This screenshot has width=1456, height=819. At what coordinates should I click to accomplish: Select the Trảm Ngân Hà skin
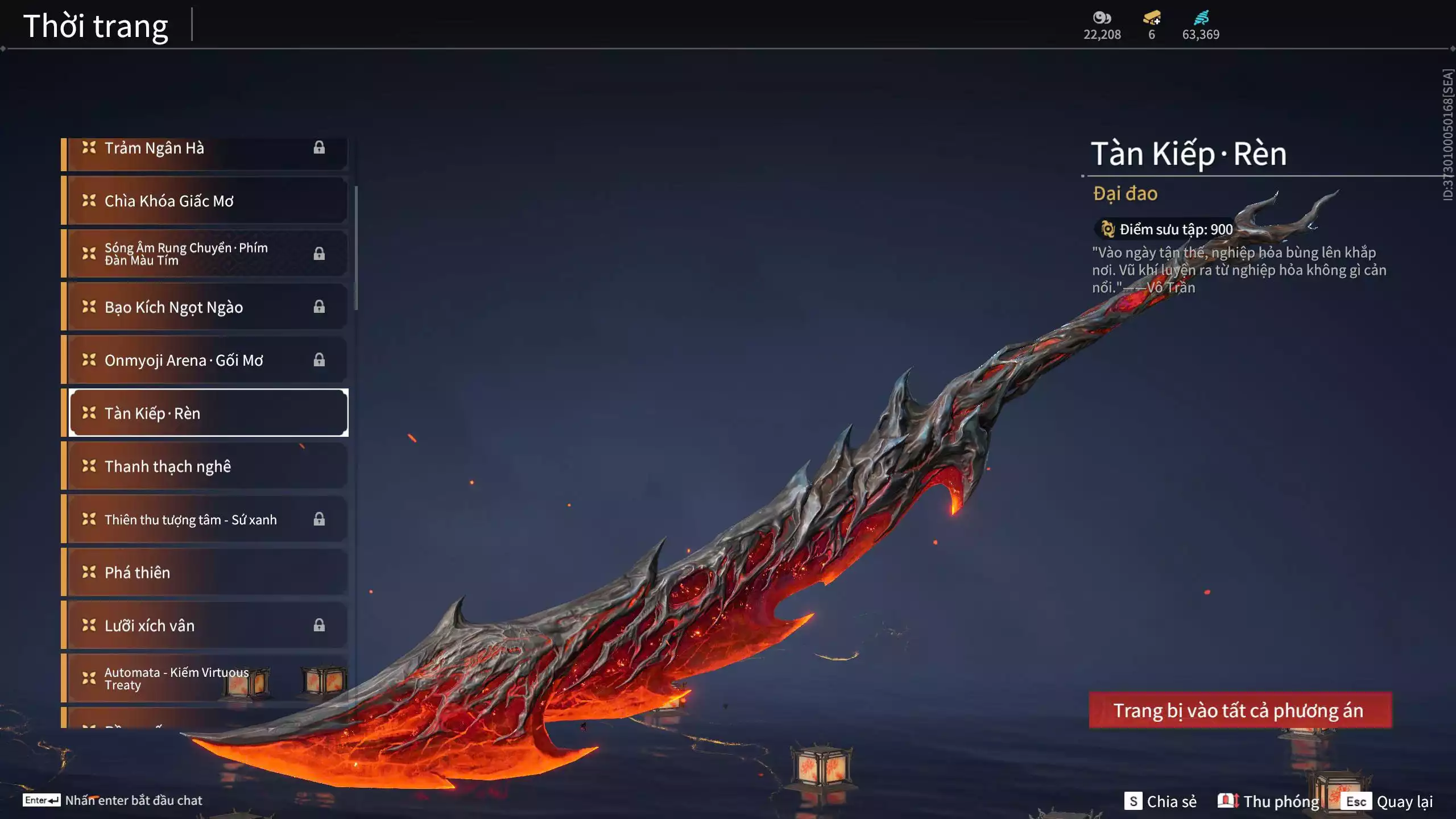[x=205, y=149]
